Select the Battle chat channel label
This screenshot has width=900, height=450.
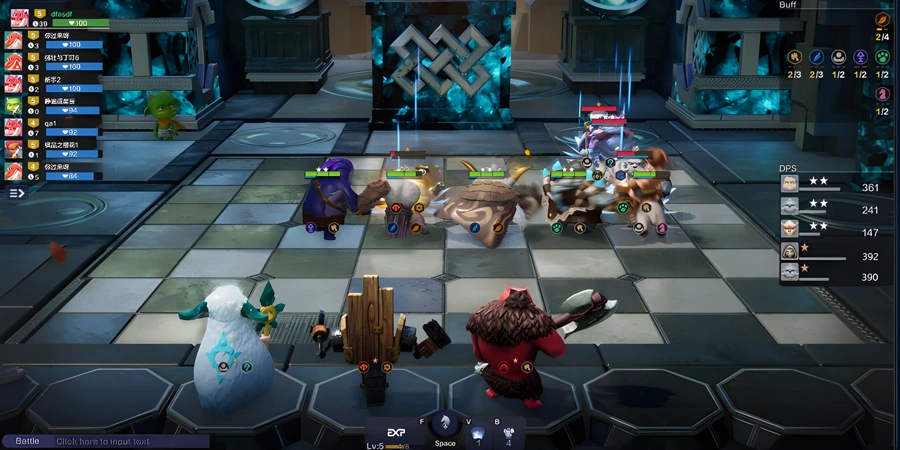(x=27, y=441)
